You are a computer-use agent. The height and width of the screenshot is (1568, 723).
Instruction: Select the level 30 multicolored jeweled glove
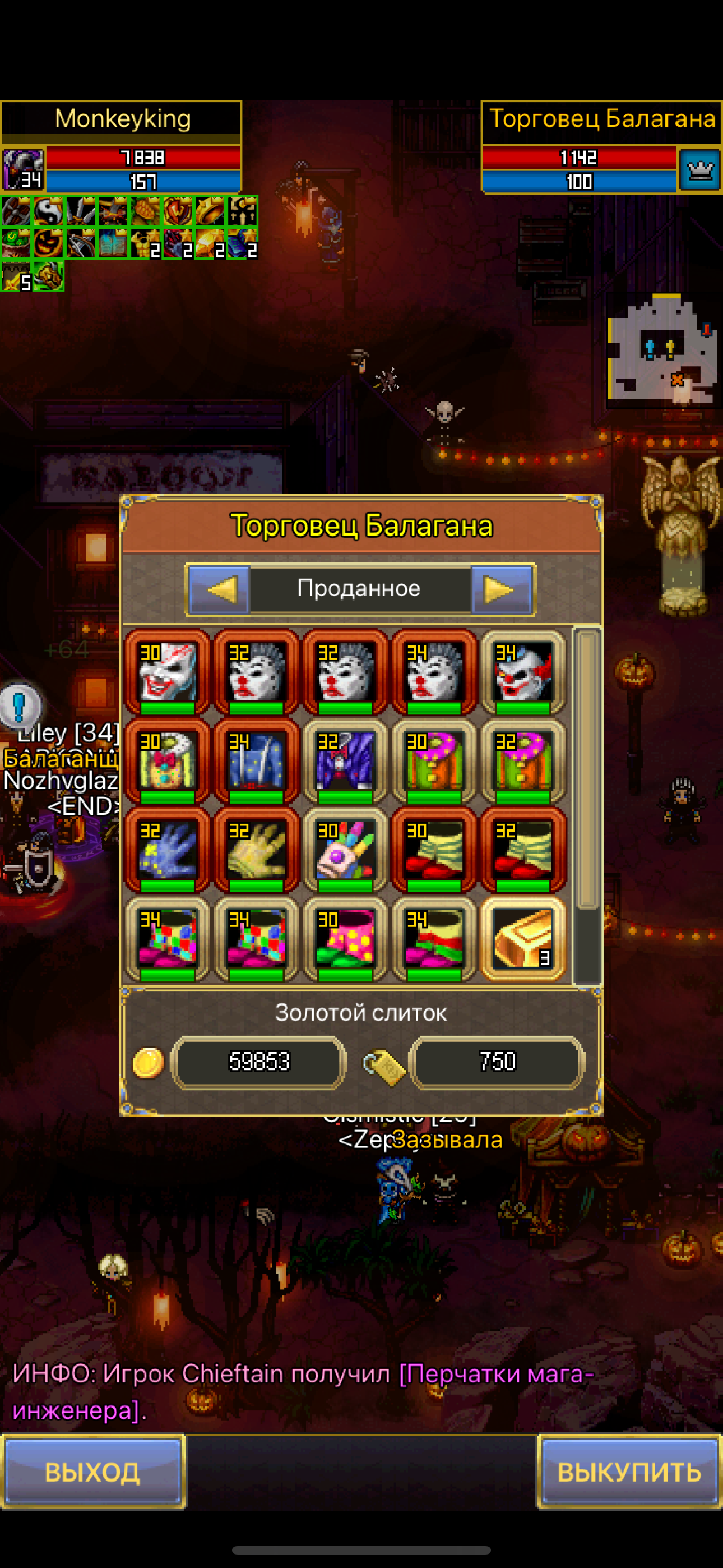coord(345,850)
